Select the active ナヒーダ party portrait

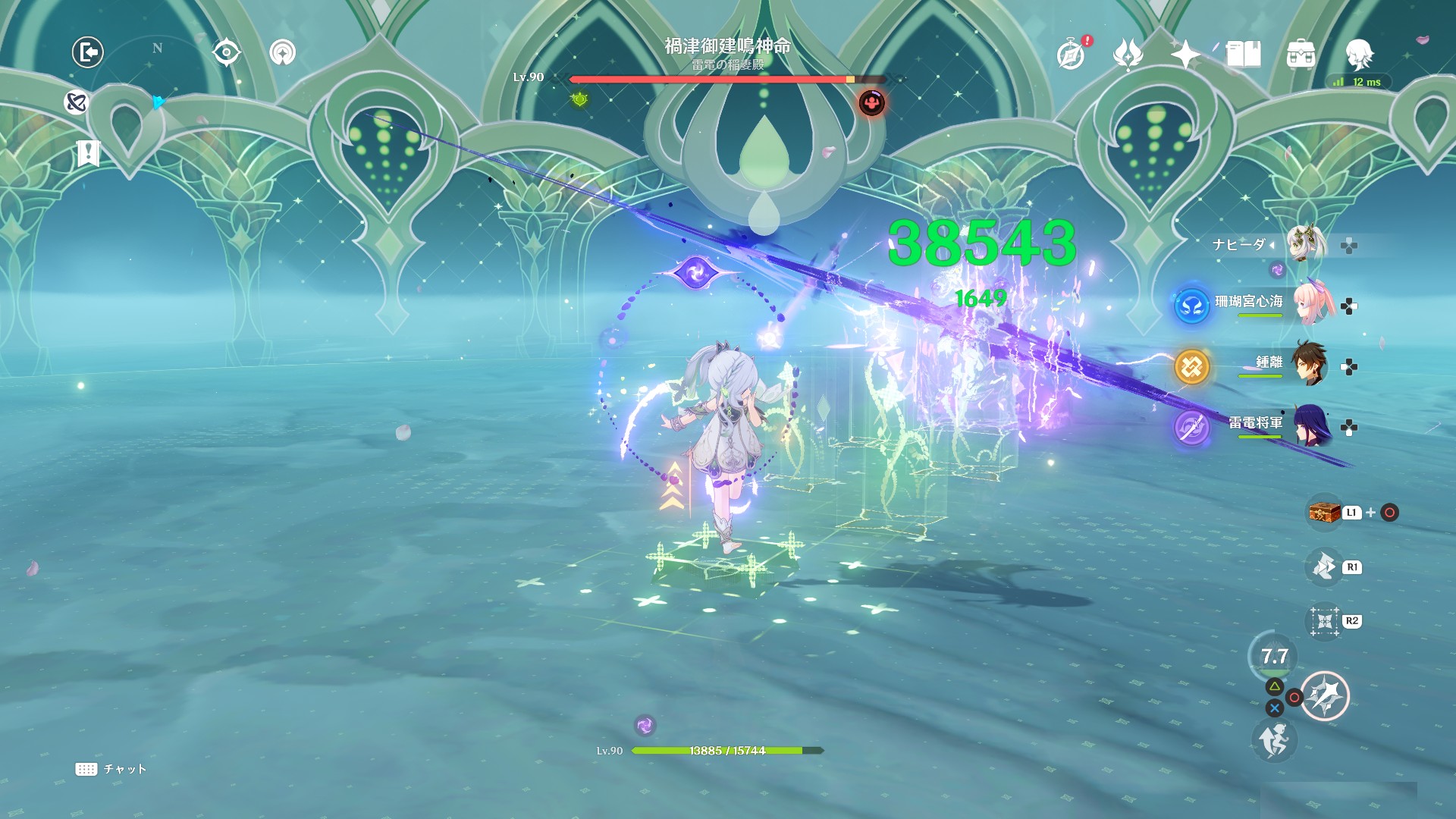1304,243
